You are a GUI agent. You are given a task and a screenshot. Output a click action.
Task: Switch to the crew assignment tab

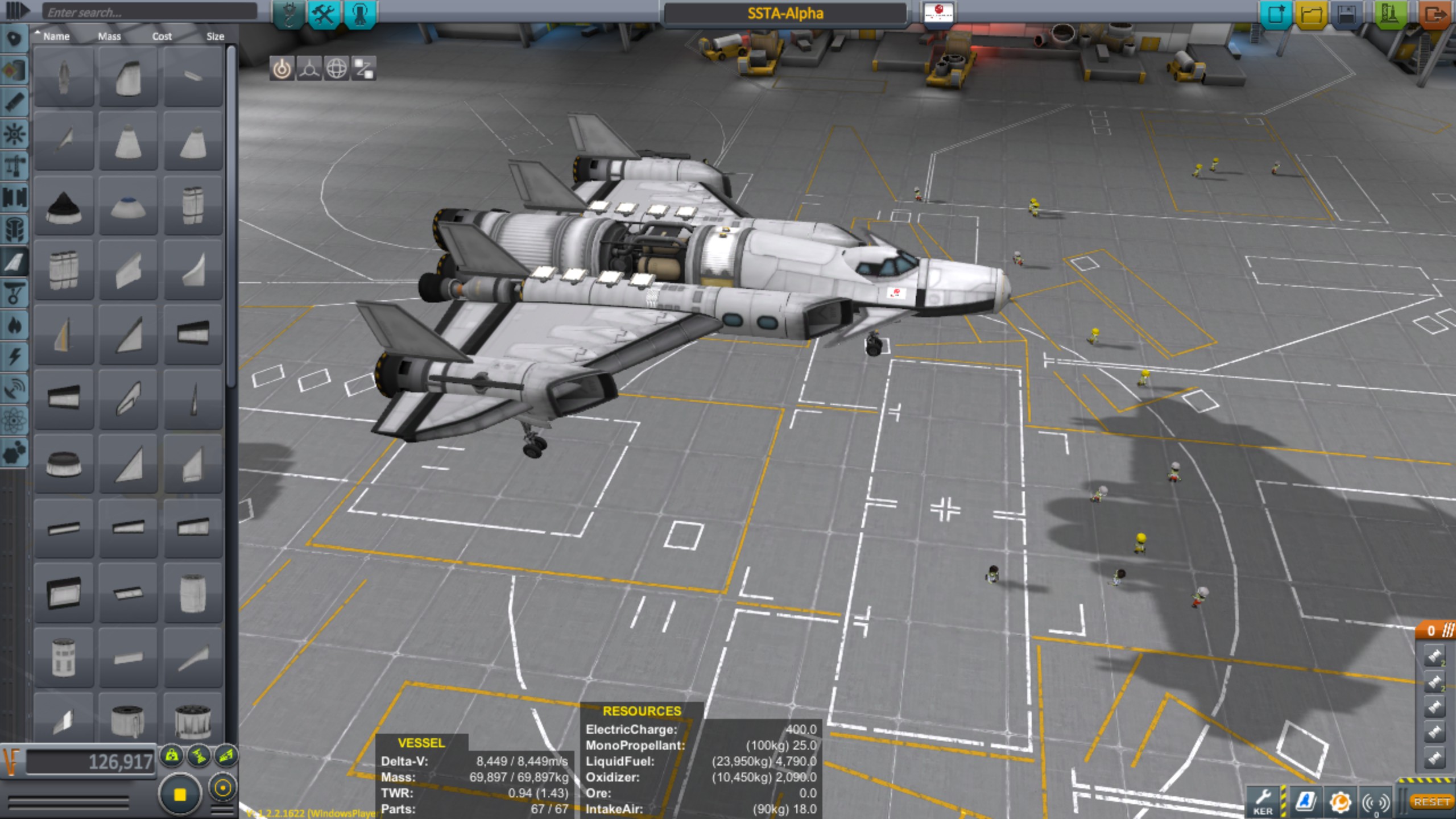359,14
